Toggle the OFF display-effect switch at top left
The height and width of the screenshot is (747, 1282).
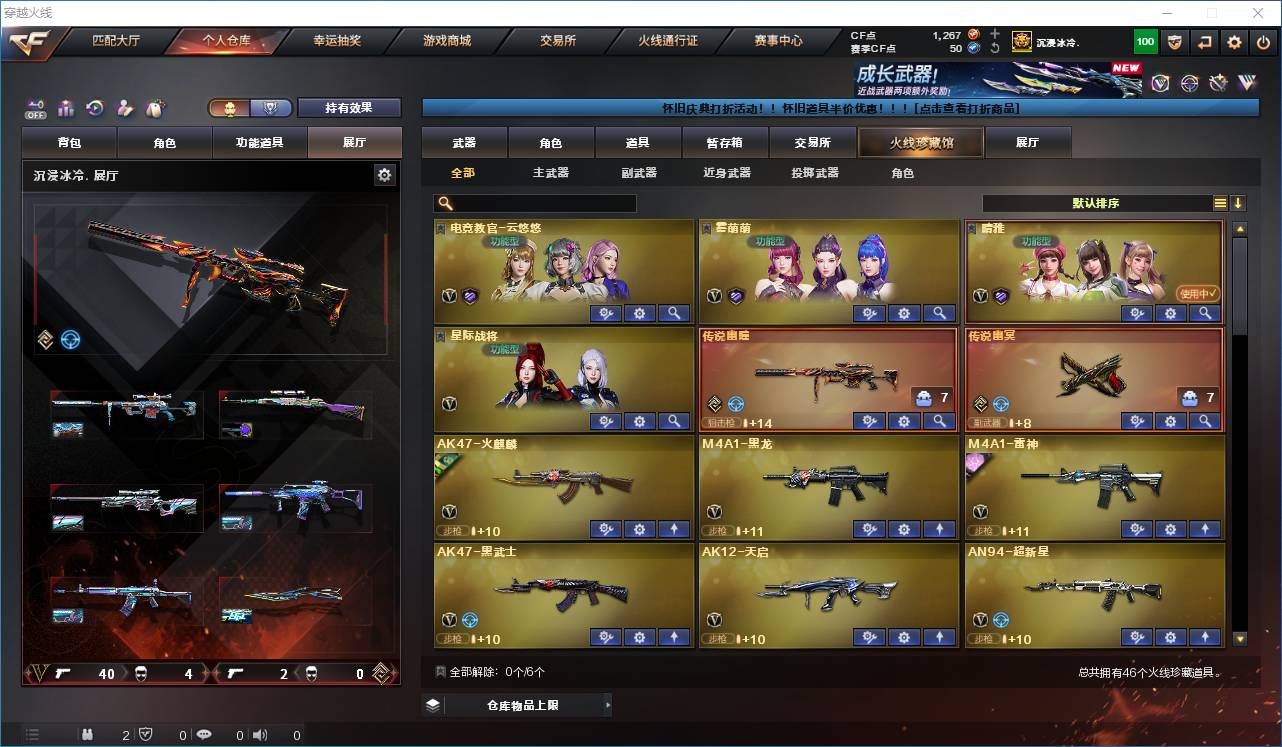35,108
